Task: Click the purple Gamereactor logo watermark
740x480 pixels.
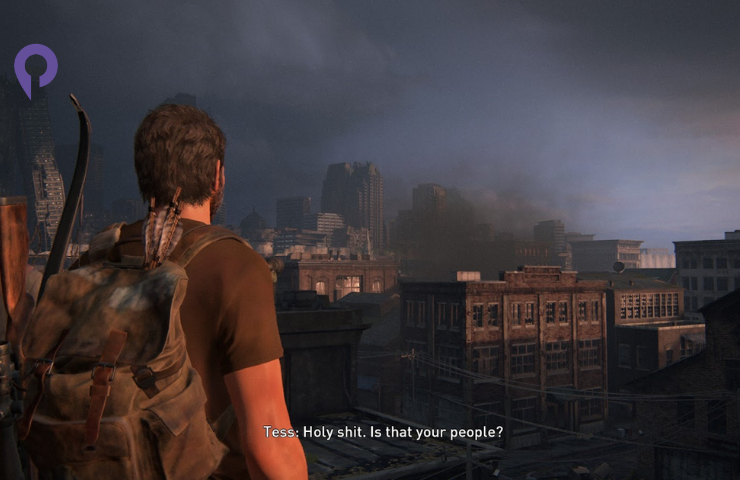Action: click(35, 68)
